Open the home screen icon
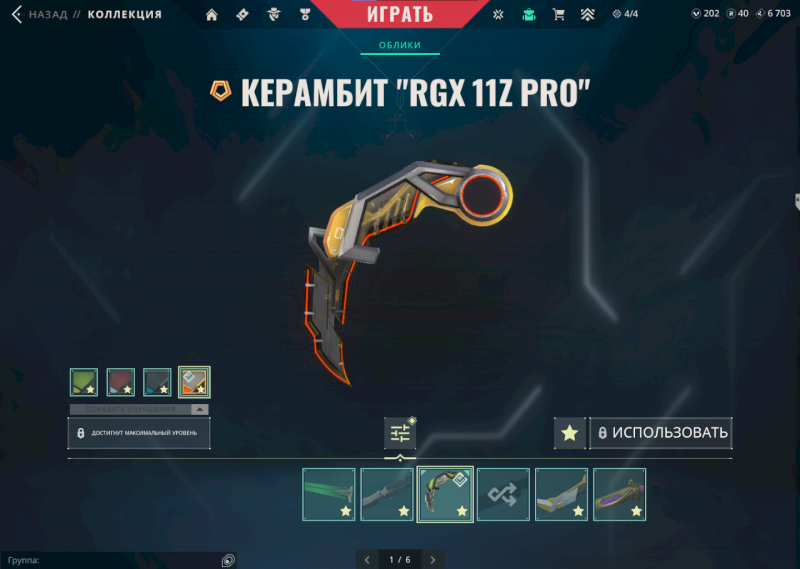Image resolution: width=800 pixels, height=569 pixels. (211, 14)
